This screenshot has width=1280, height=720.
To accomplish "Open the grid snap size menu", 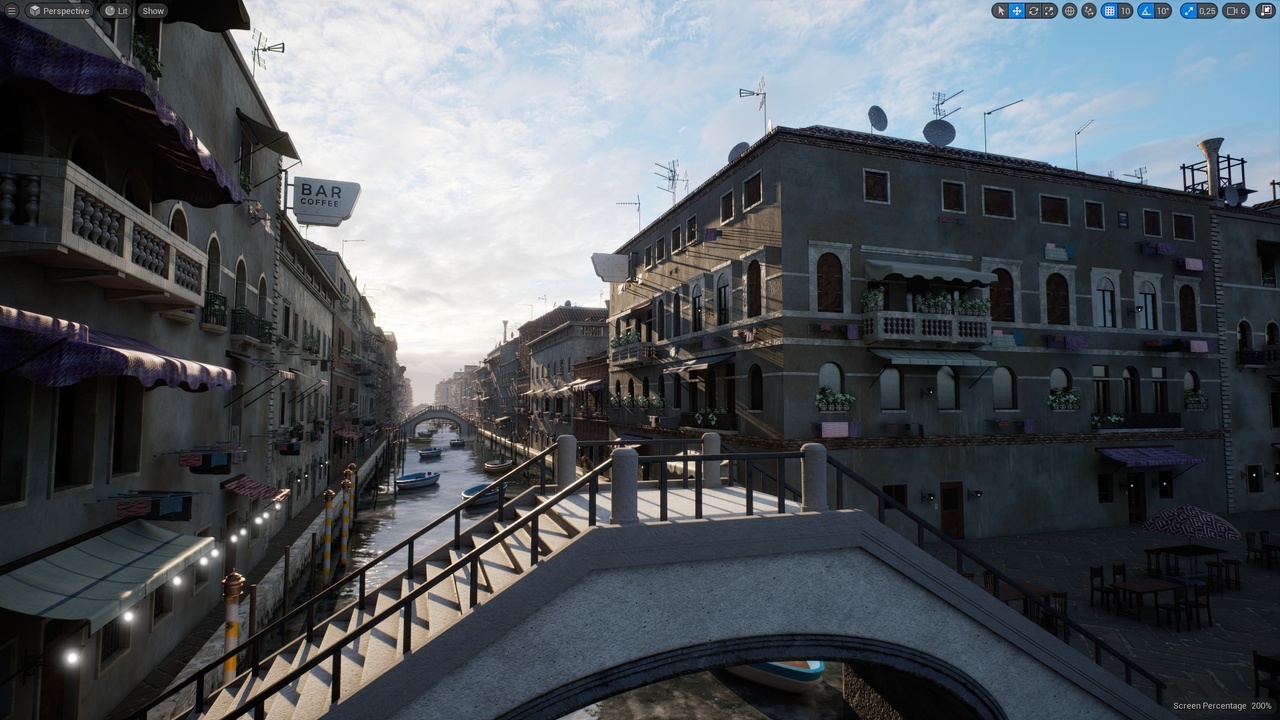I will click(1125, 11).
